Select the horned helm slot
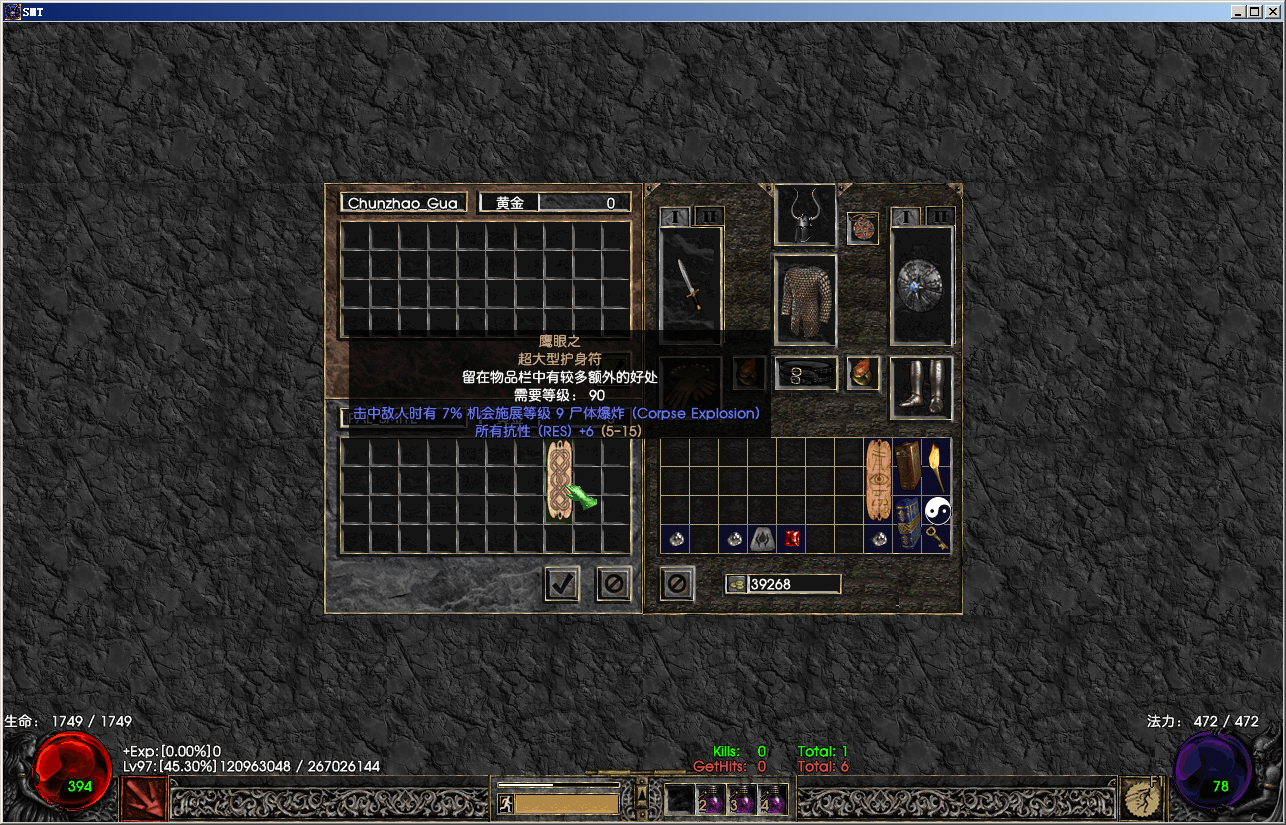This screenshot has width=1286, height=825. (805, 216)
